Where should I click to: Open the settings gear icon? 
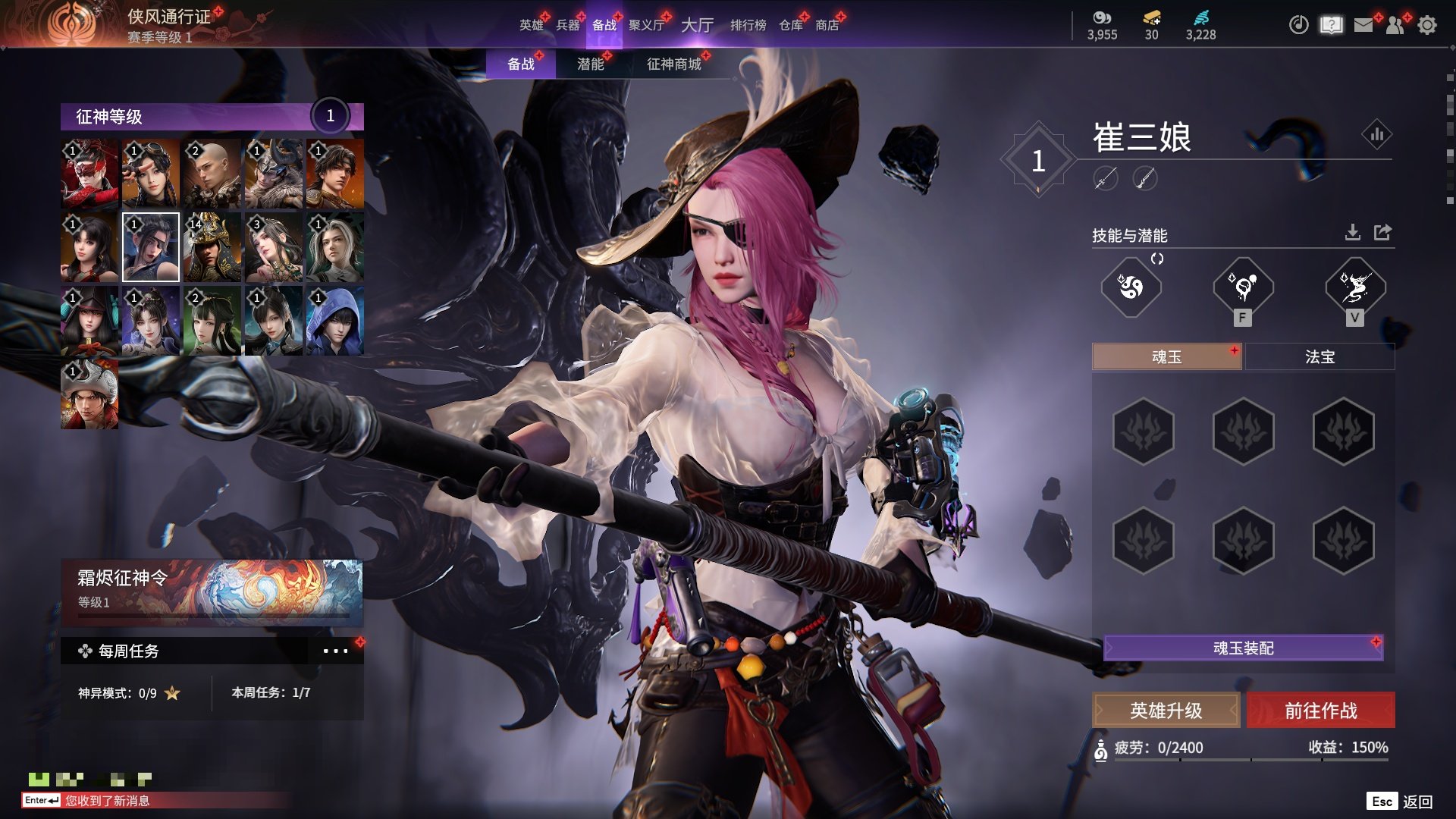(x=1427, y=25)
